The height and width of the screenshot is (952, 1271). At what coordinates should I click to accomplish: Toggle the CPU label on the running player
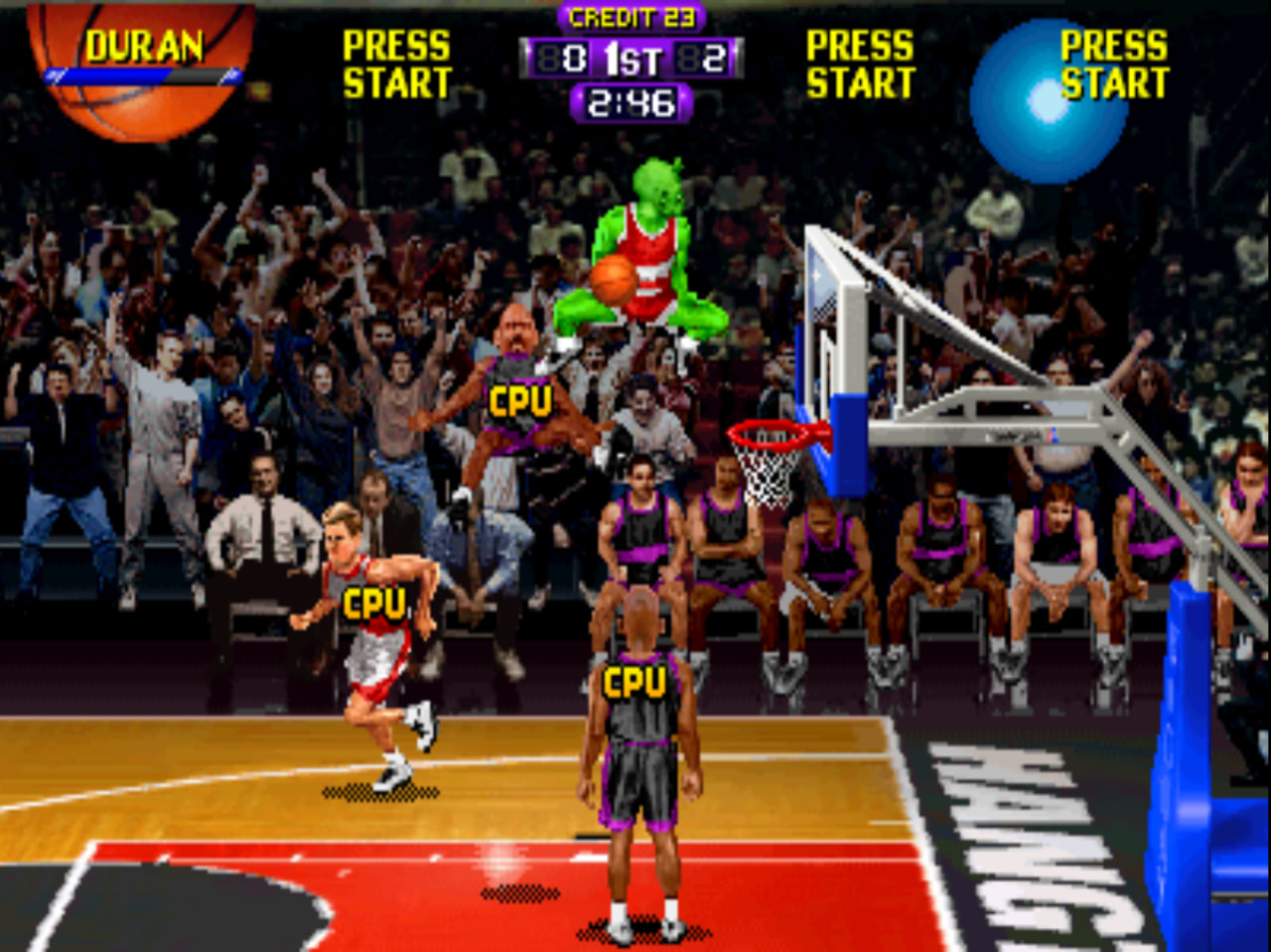(375, 601)
